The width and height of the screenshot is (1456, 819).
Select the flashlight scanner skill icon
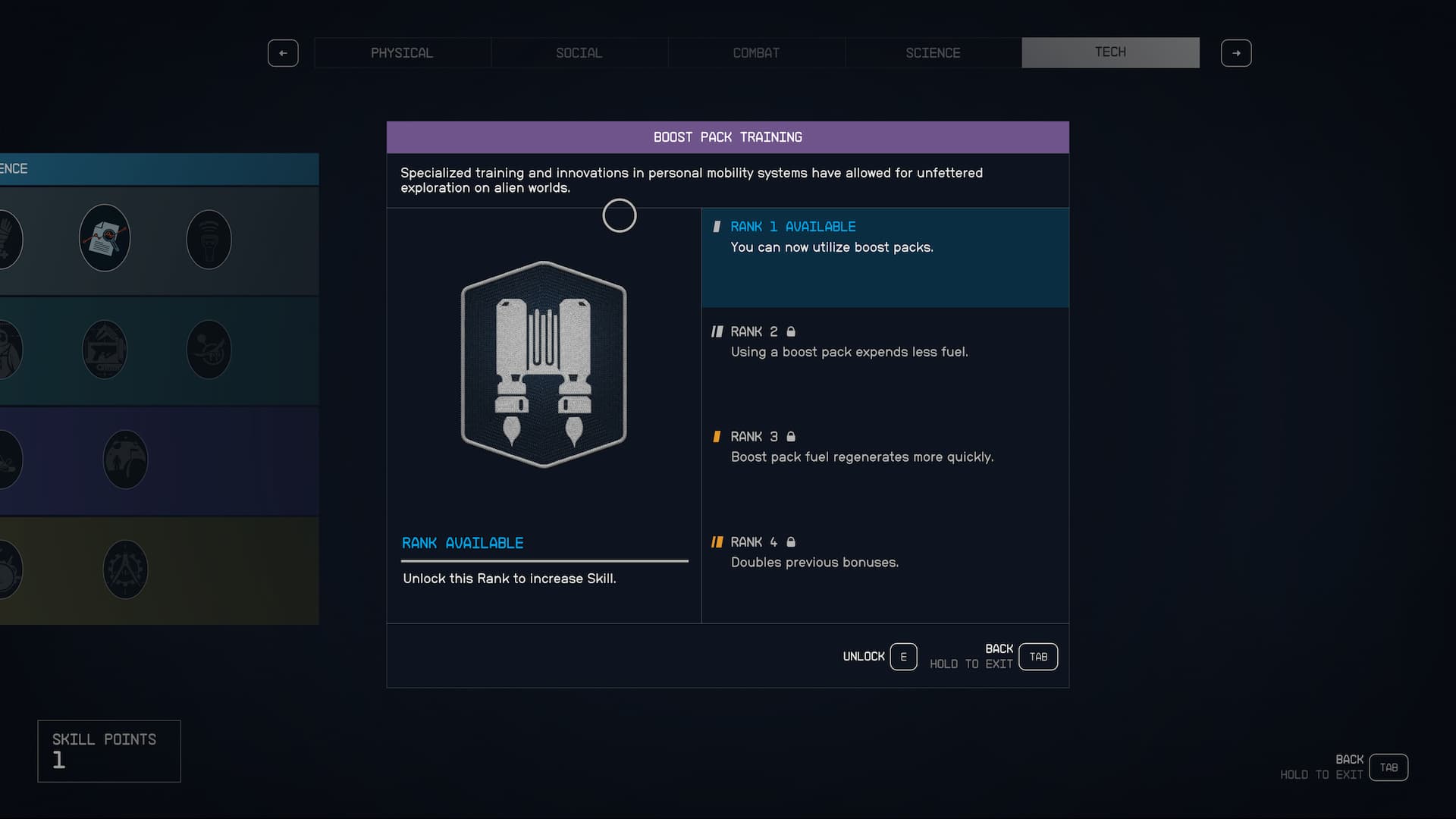[x=209, y=239]
